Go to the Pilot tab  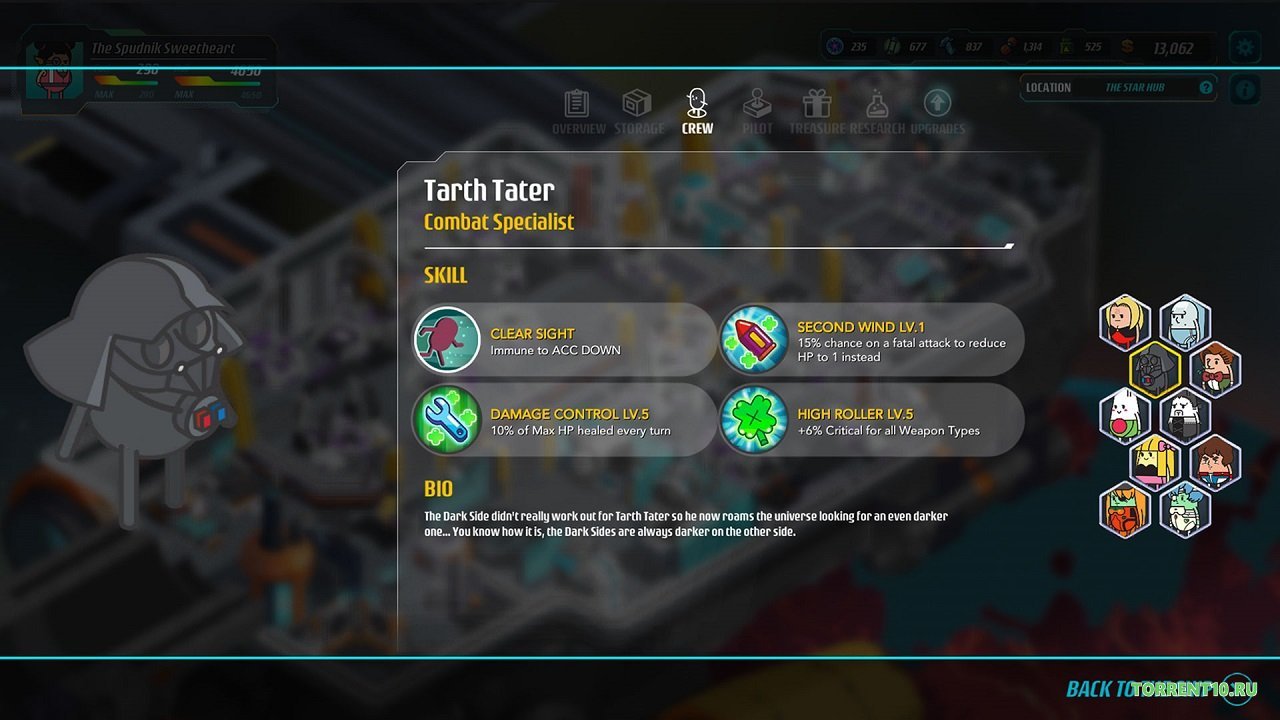[x=757, y=111]
